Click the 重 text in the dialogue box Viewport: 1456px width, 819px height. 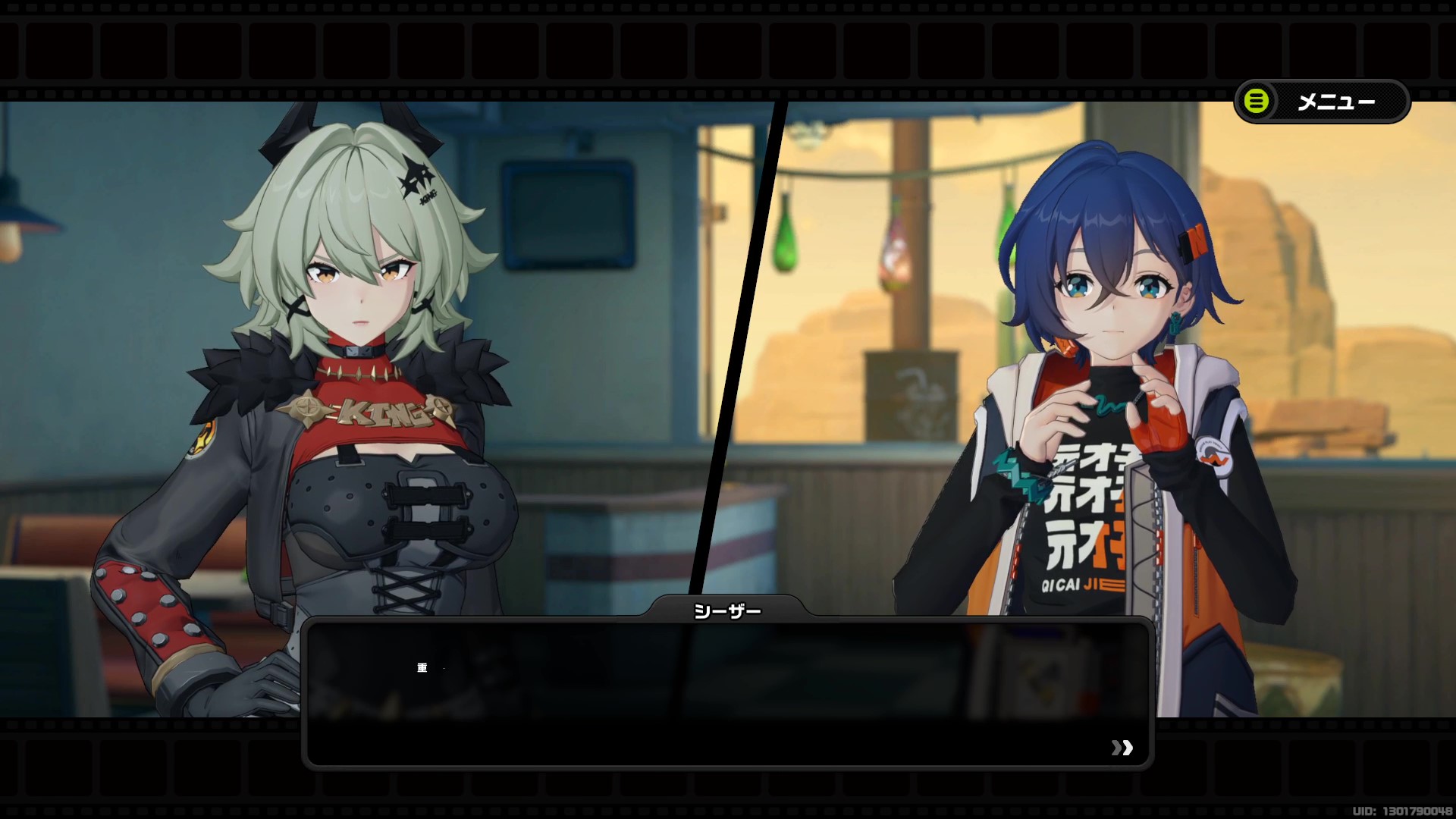pyautogui.click(x=423, y=668)
